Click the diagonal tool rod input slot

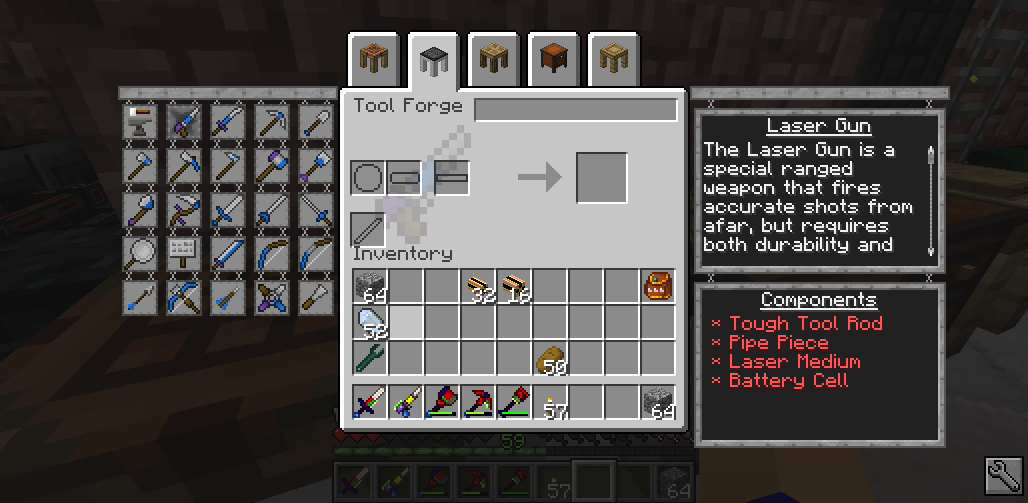pos(368,229)
